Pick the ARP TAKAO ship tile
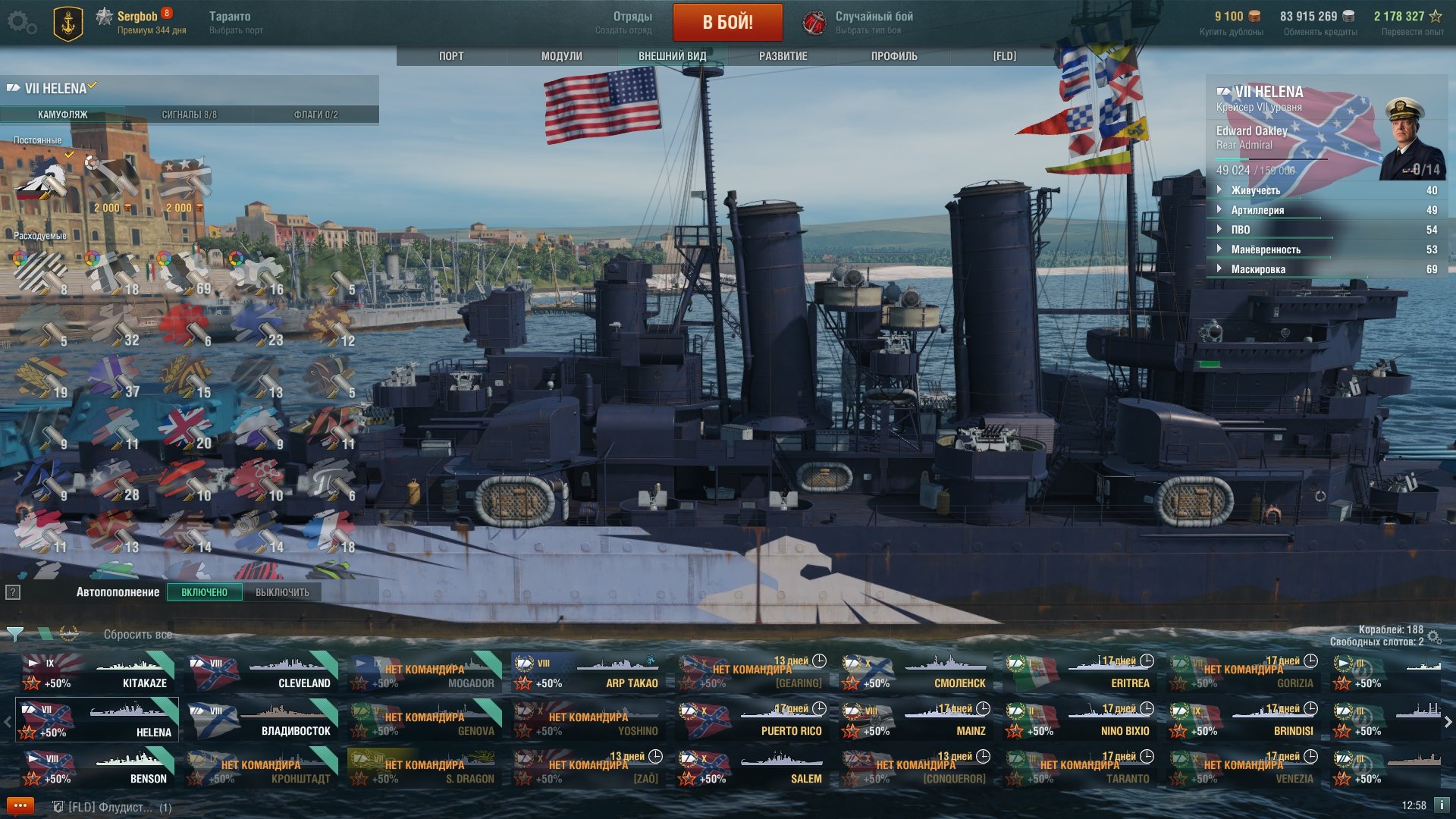 click(x=588, y=673)
